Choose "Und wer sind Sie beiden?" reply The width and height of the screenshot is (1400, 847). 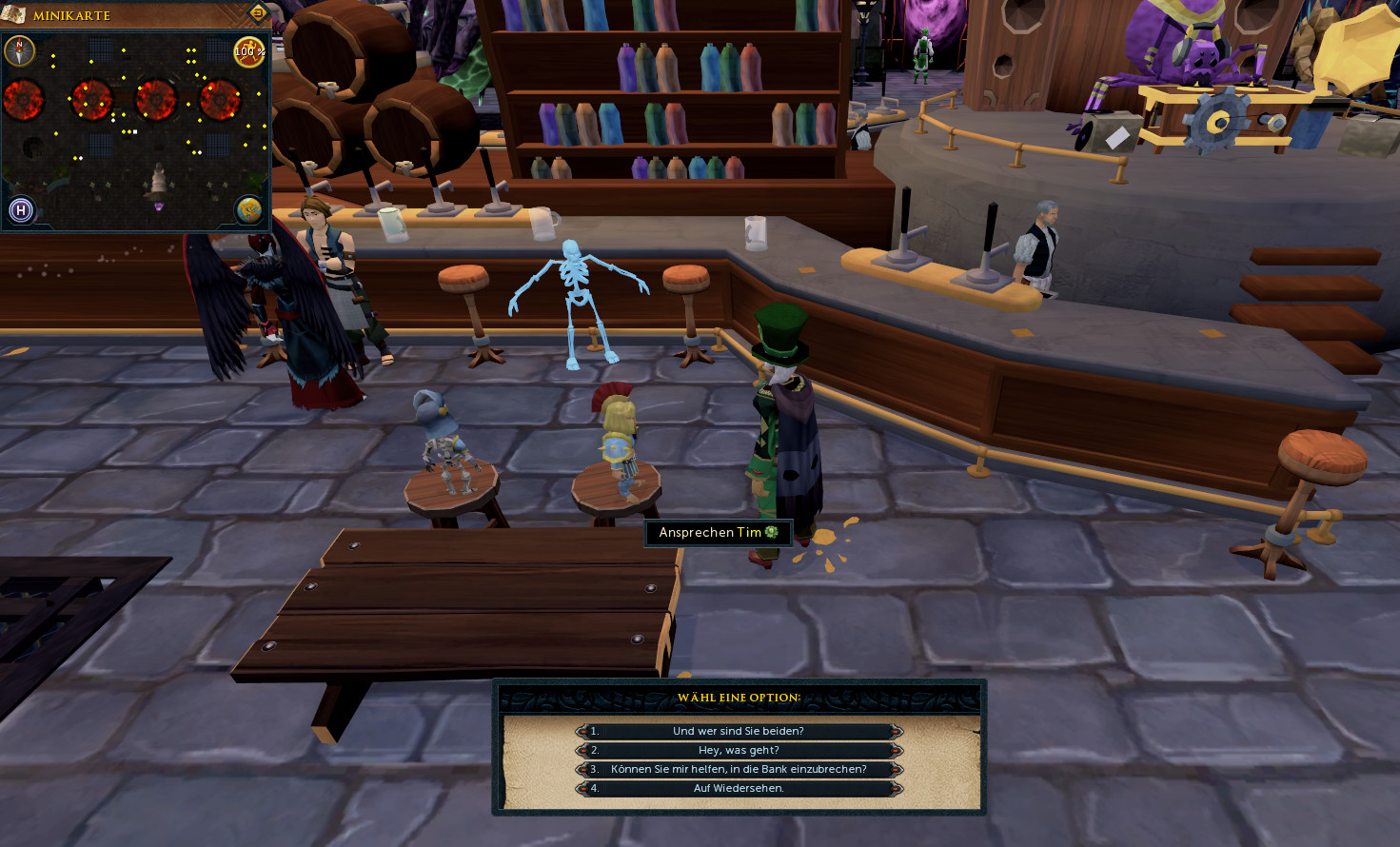point(739,731)
